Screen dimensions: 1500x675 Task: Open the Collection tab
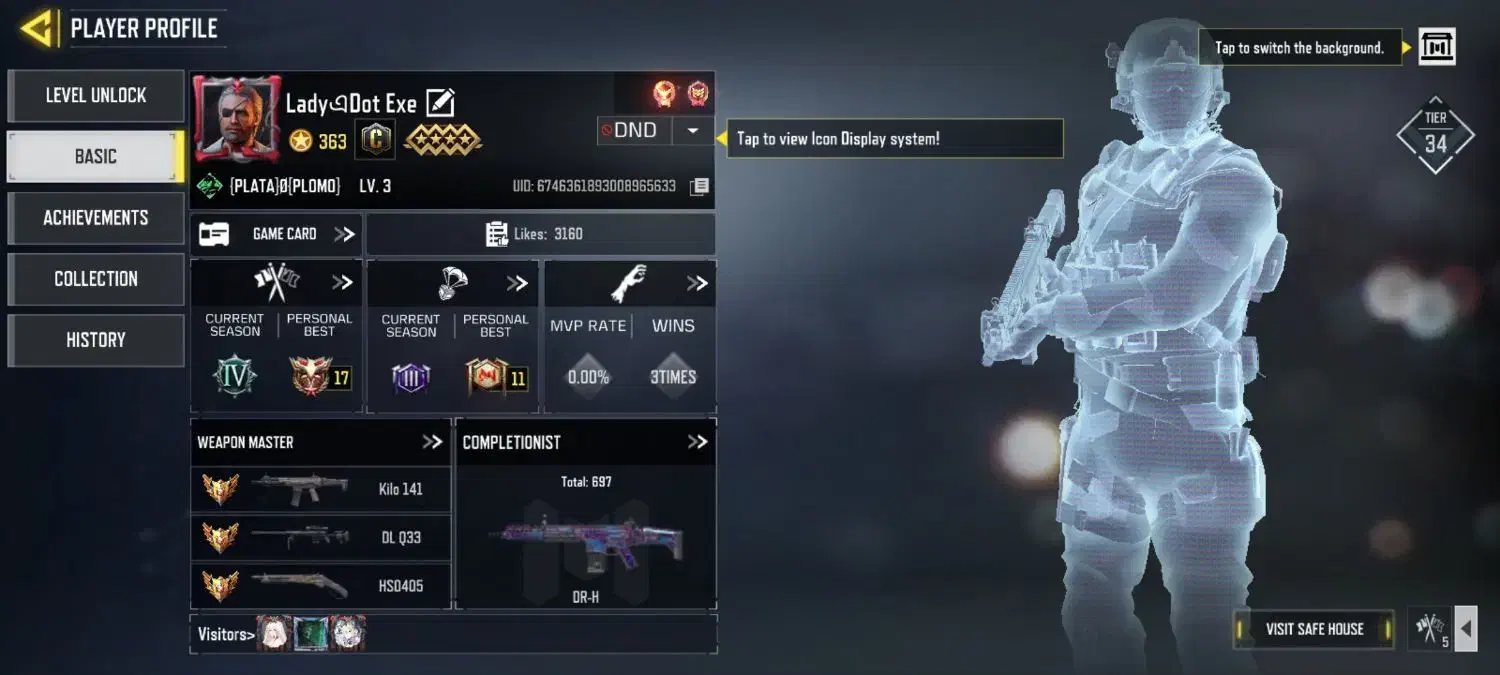96,279
